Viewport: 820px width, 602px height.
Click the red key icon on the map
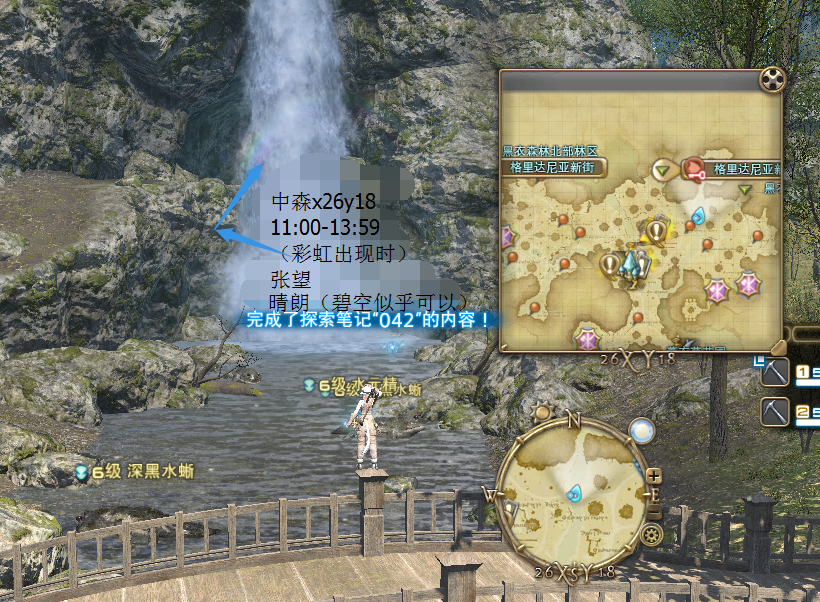tap(694, 168)
